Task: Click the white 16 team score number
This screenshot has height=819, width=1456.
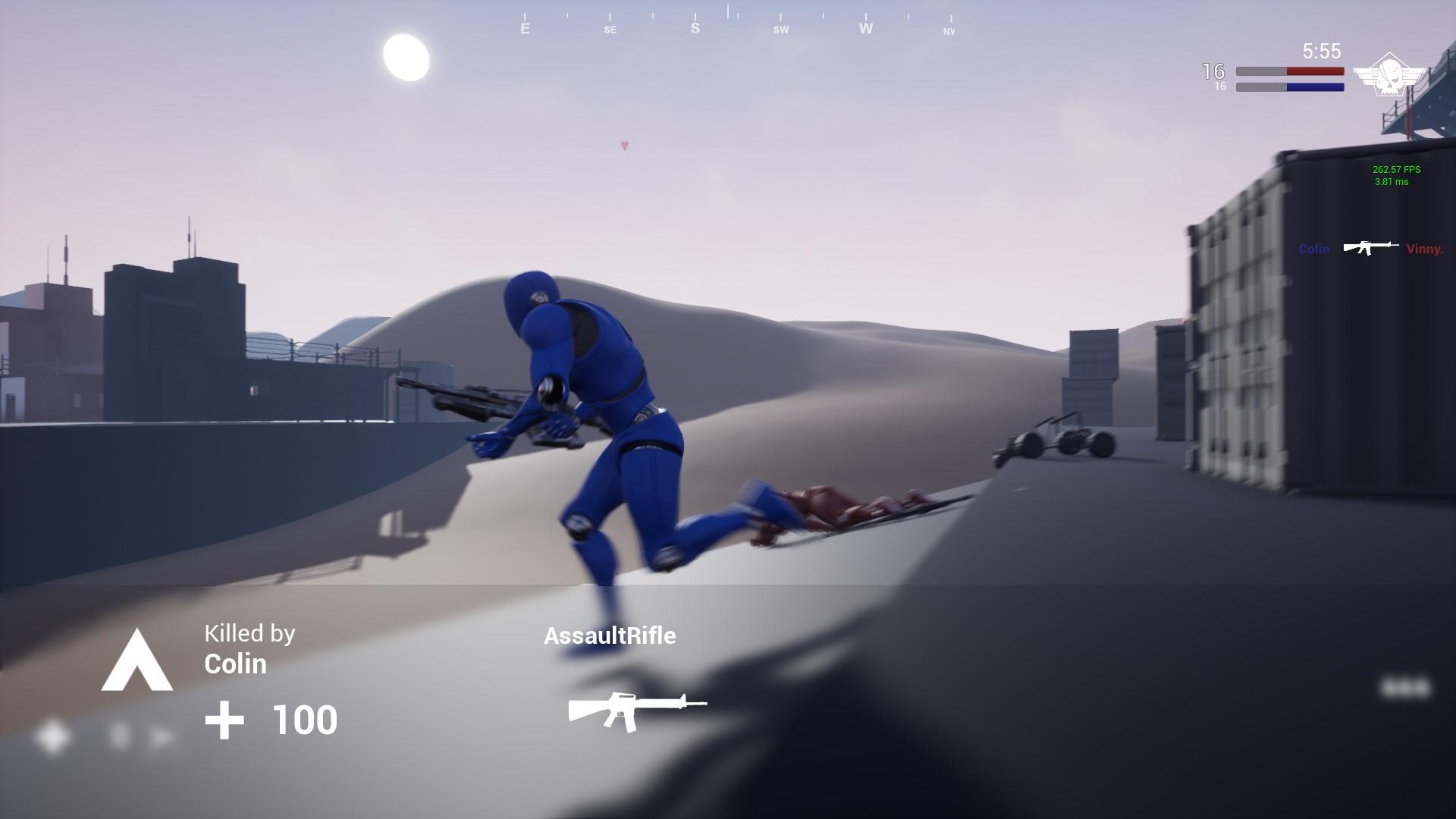Action: [x=1213, y=71]
